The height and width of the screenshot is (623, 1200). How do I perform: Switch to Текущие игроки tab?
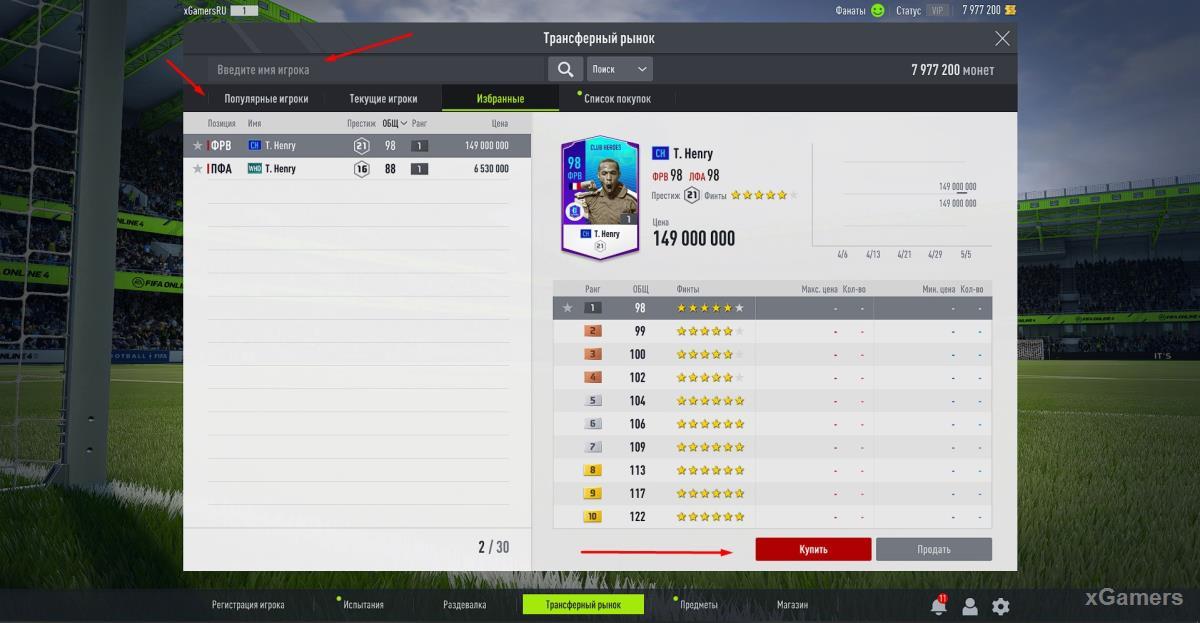click(x=383, y=99)
